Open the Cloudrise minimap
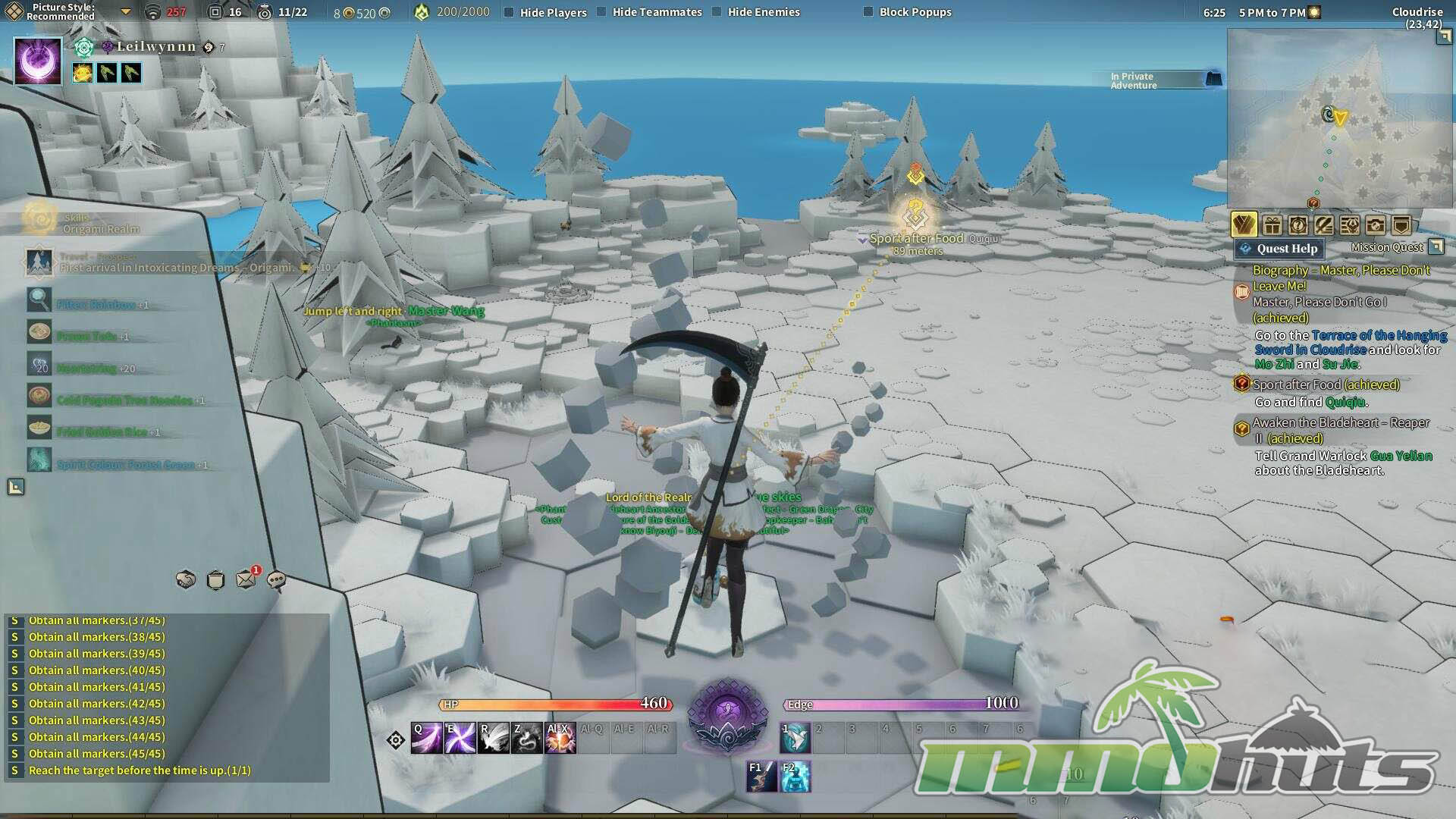The width and height of the screenshot is (1456, 819). [x=1339, y=118]
